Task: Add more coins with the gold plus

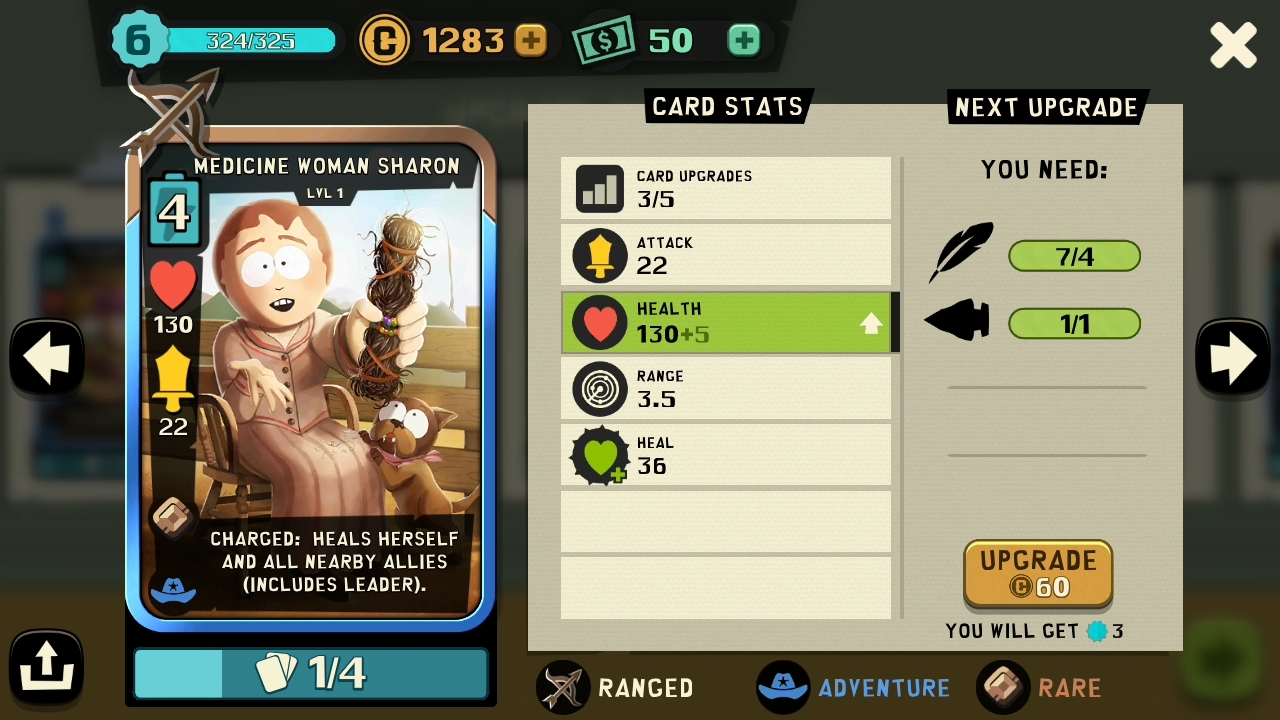Action: pos(531,41)
